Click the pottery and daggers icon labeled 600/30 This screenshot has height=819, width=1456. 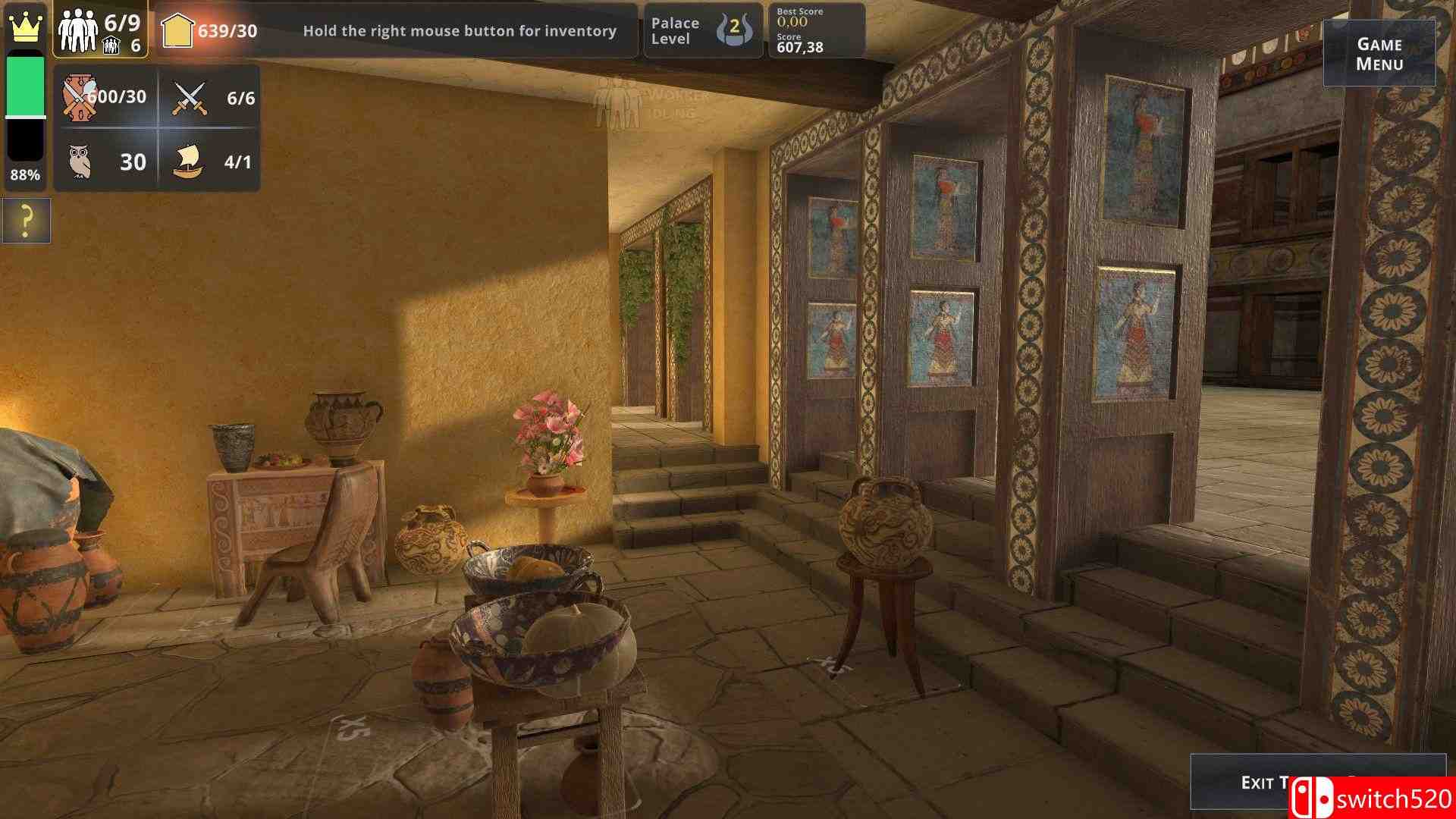[79, 96]
